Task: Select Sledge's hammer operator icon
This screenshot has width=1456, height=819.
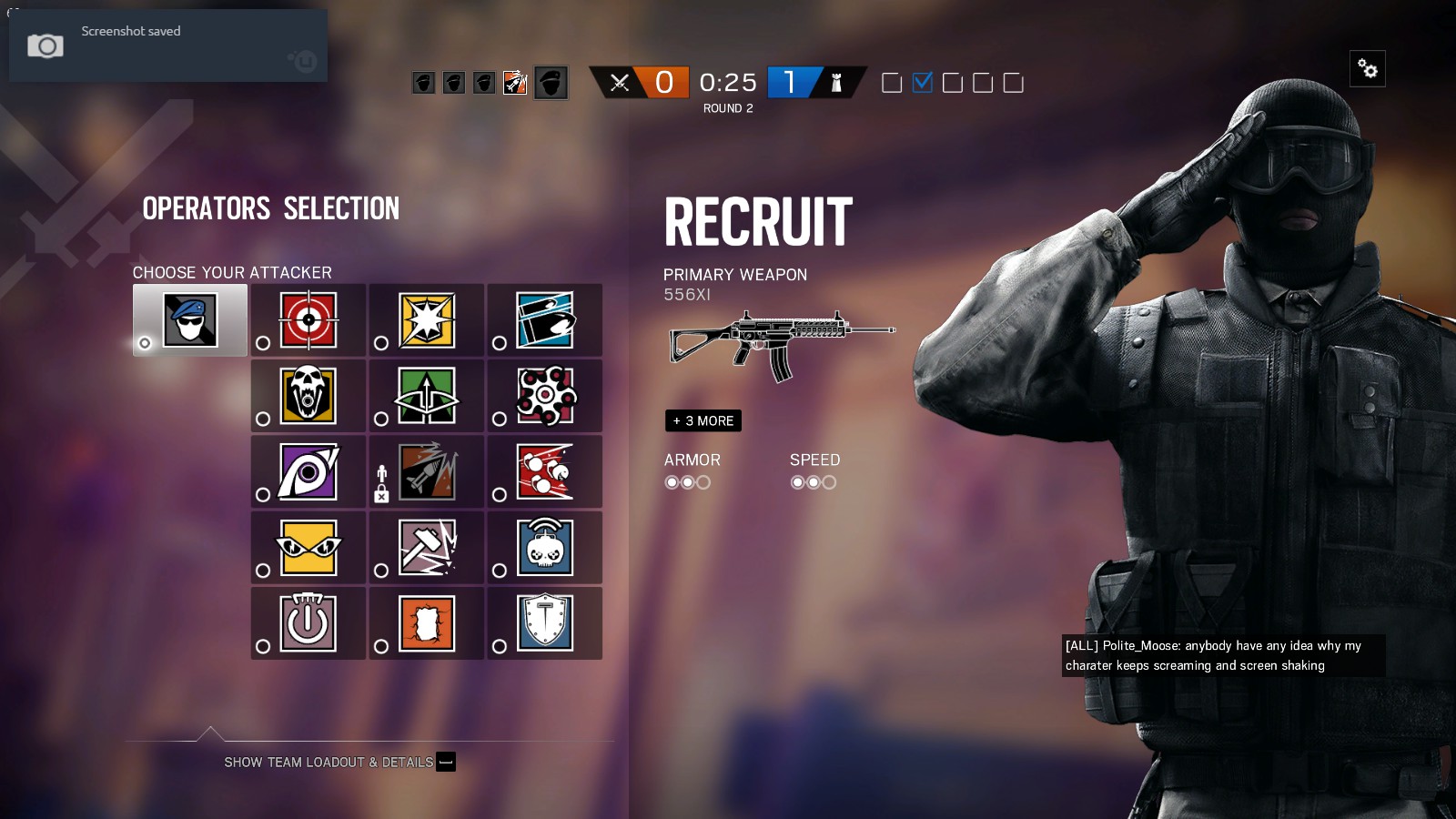Action: point(426,546)
